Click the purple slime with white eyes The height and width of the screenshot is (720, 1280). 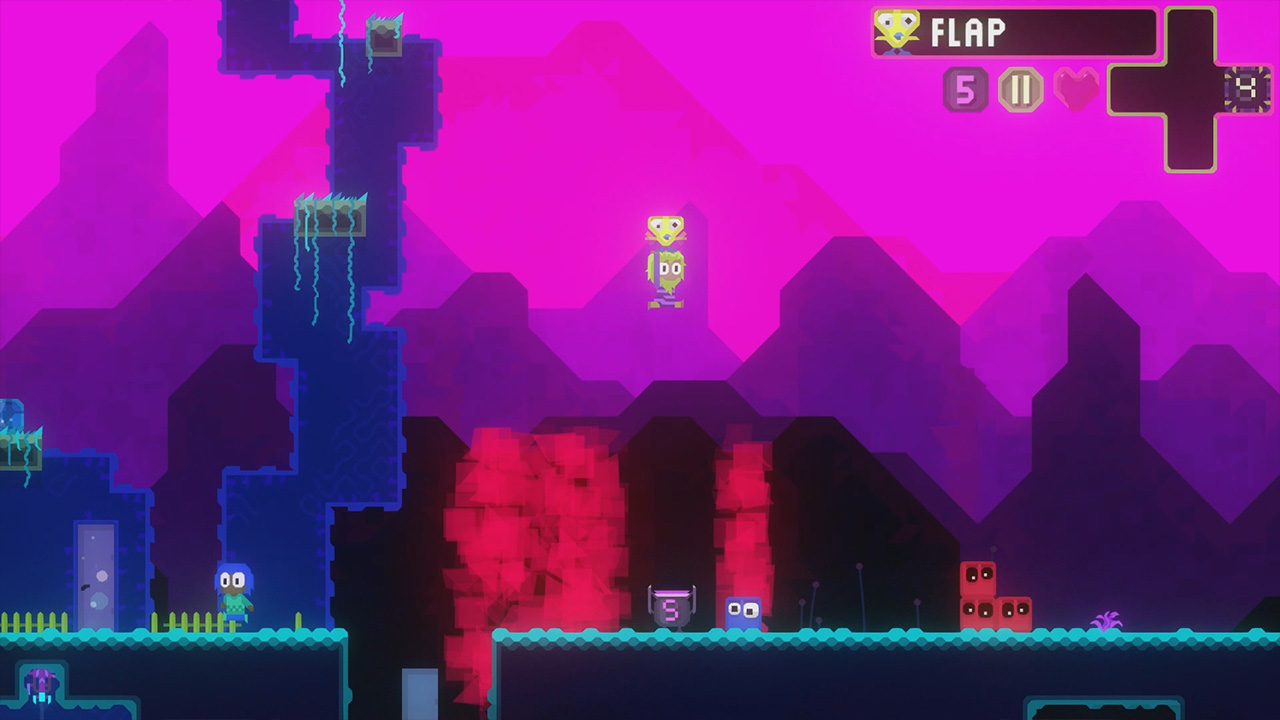coord(743,612)
